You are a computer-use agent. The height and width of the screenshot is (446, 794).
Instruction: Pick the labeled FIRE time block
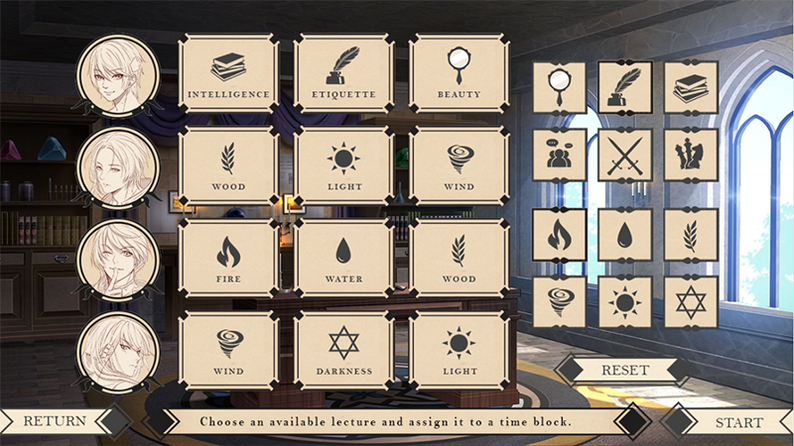pyautogui.click(x=228, y=258)
